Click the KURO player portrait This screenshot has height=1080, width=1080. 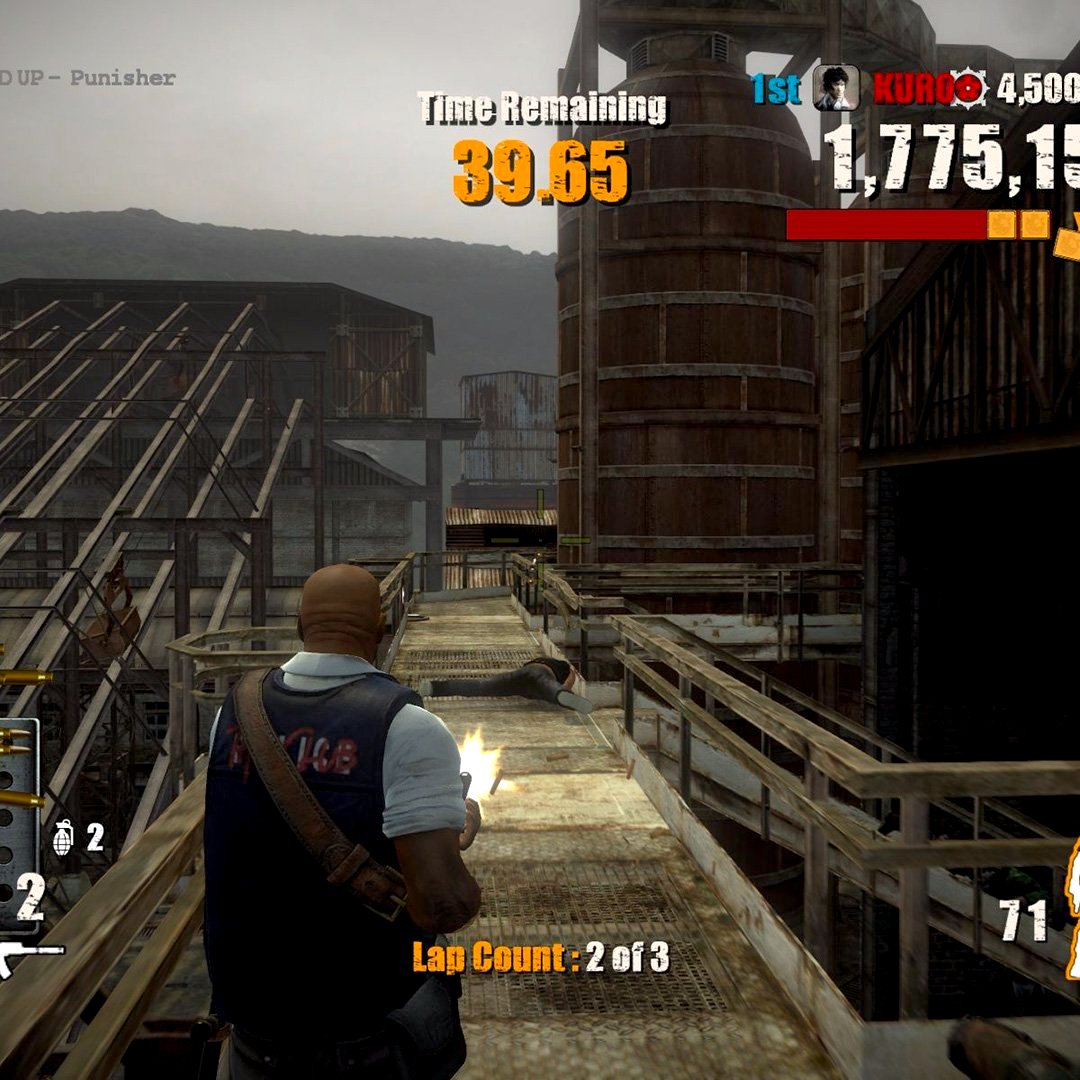click(x=836, y=88)
